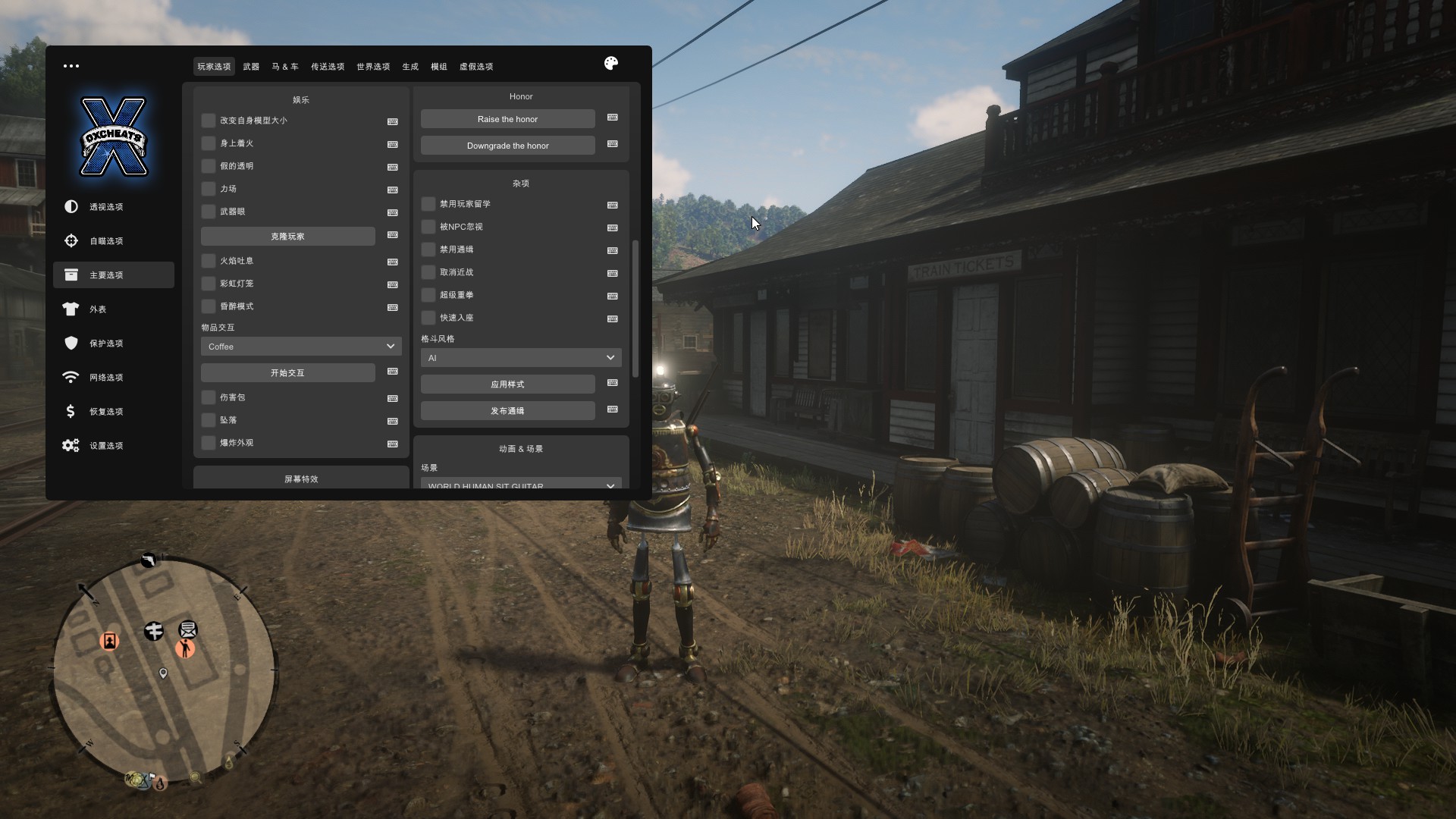
Task: Toggle the 身上着火 checkbox
Action: [209, 143]
